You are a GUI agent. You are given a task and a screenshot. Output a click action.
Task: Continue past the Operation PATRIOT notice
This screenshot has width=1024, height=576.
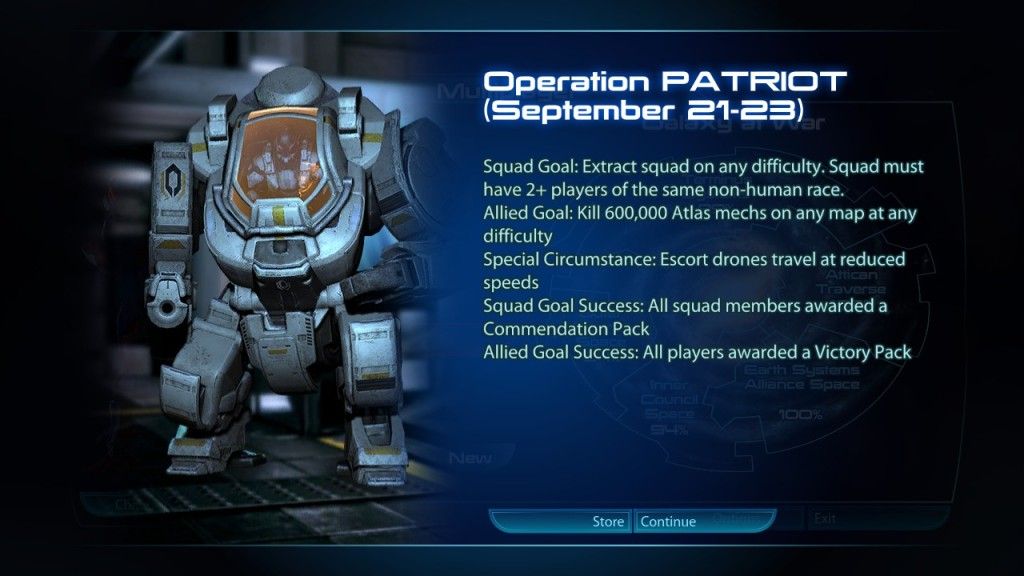(x=668, y=522)
